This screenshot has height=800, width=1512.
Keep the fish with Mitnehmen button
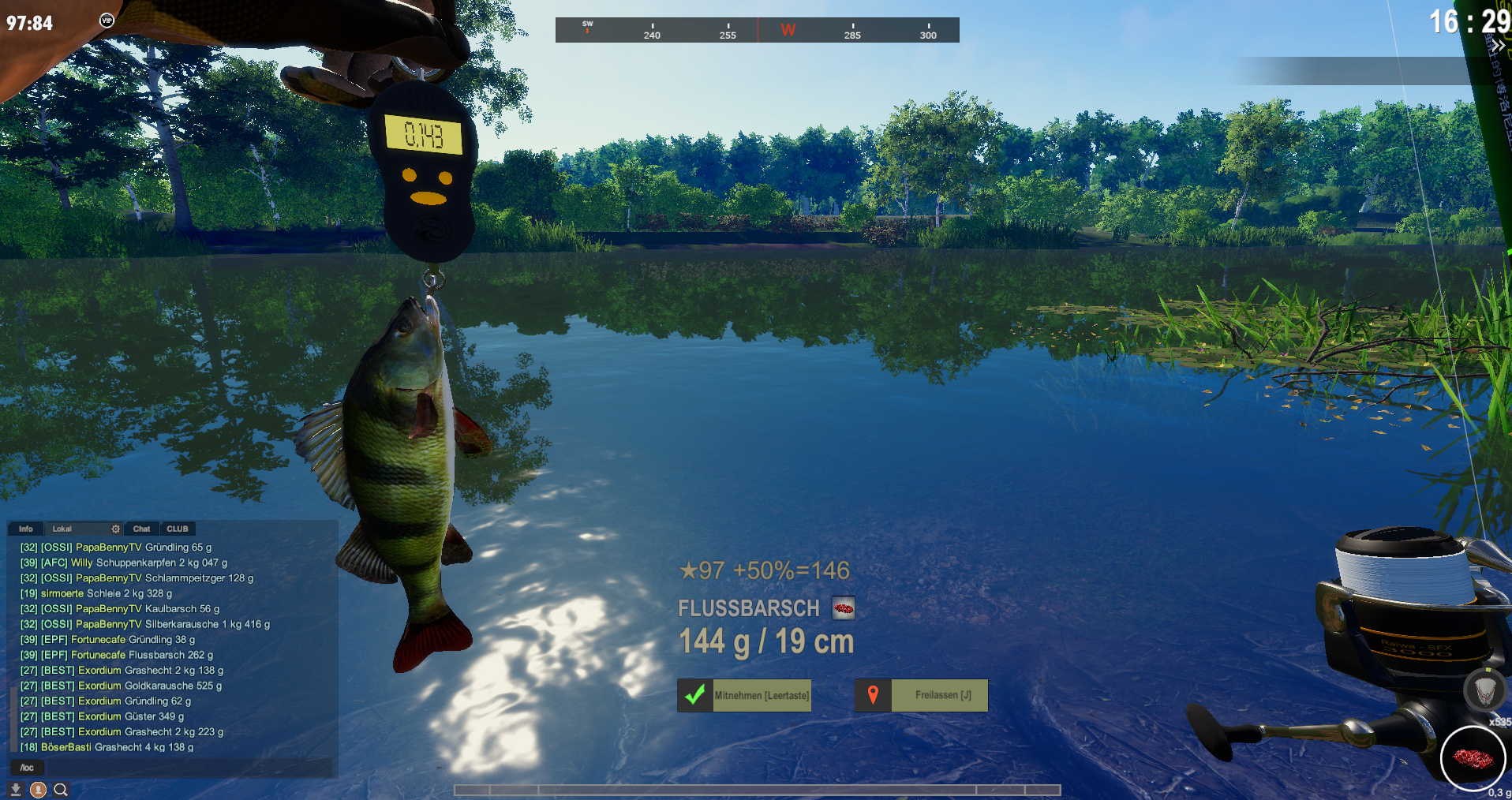click(x=744, y=696)
